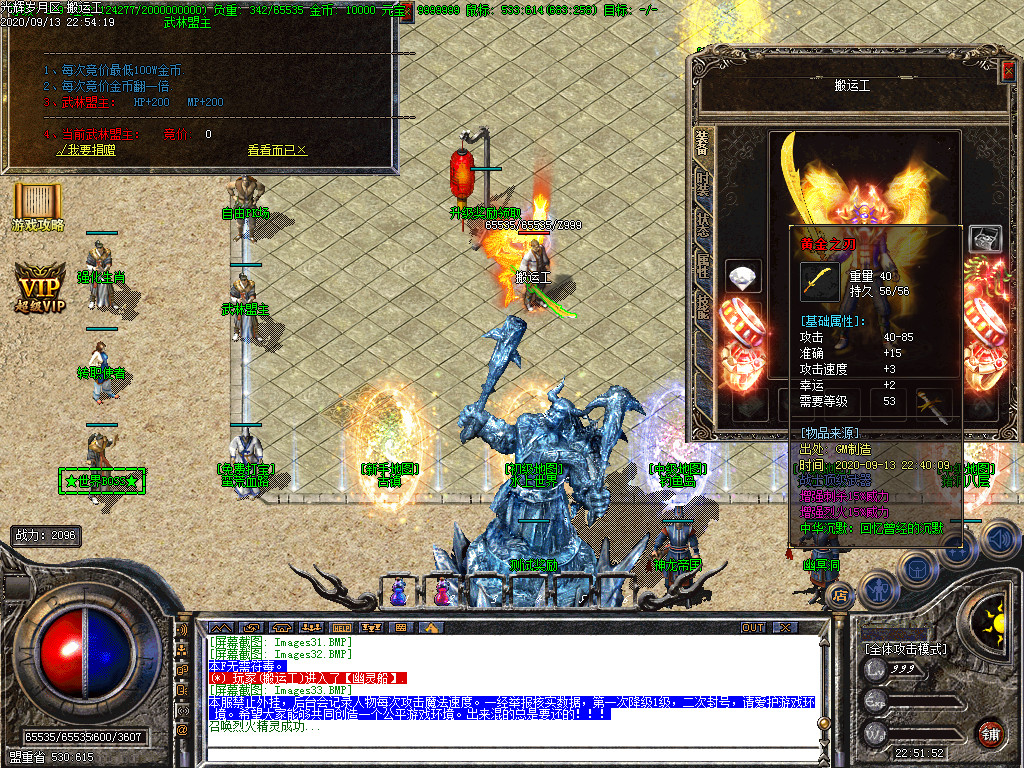Select the diamond equipment slot
Viewport: 1024px width, 768px height.
point(743,277)
